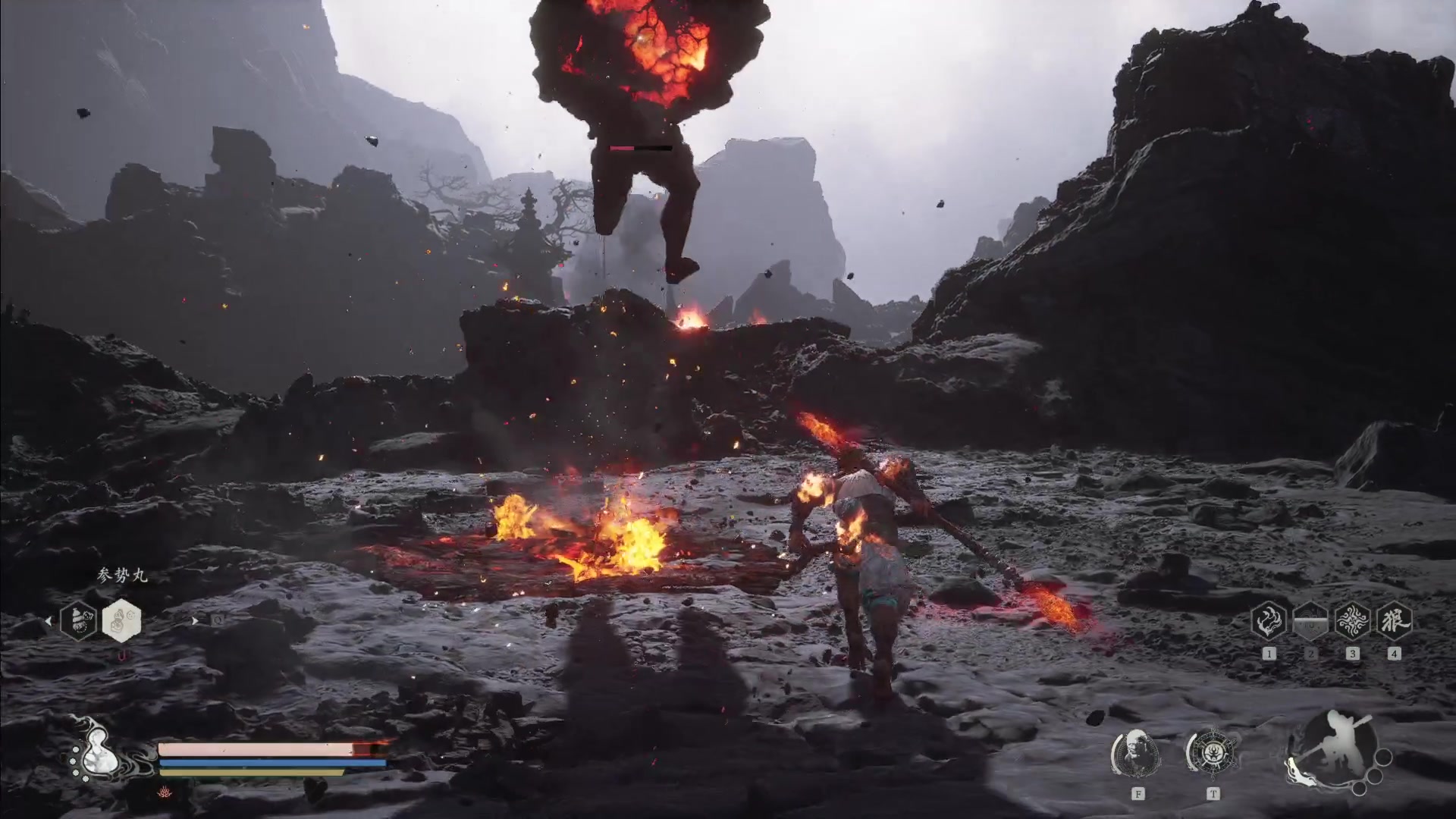Click the right arrow beside the item slots
1456x819 pixels.
pyautogui.click(x=194, y=620)
